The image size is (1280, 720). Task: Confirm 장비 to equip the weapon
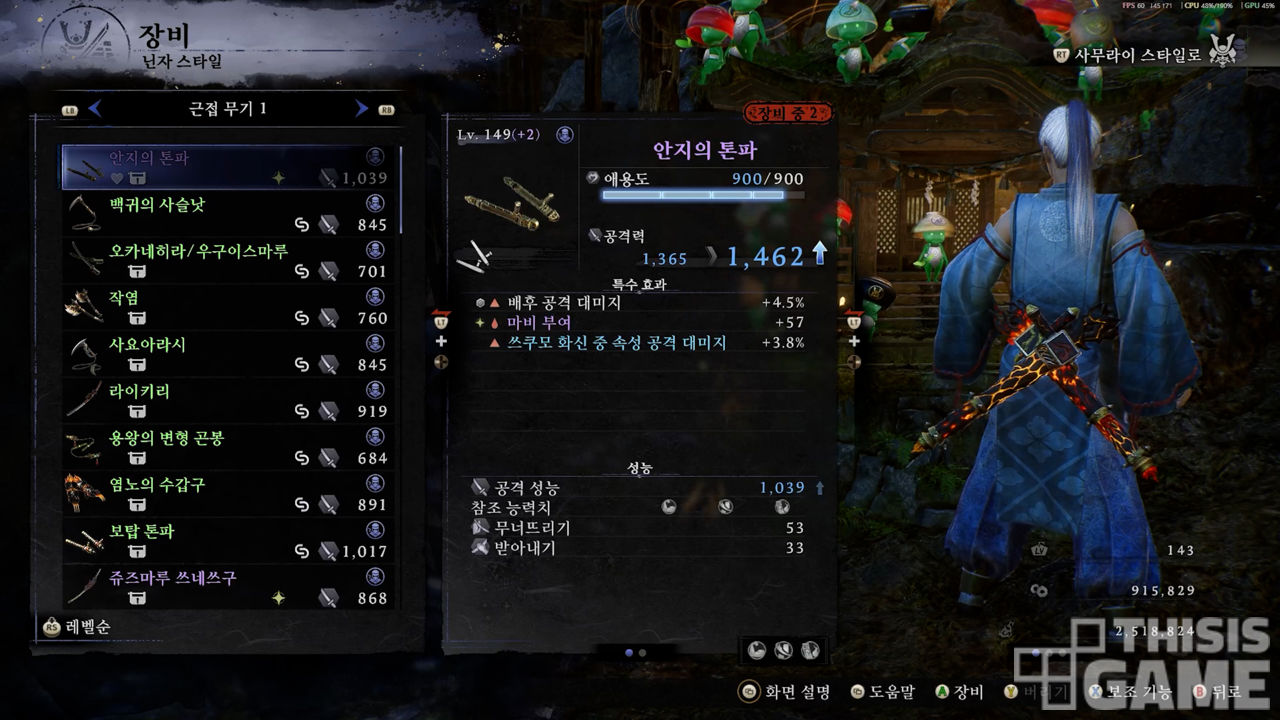pos(960,692)
